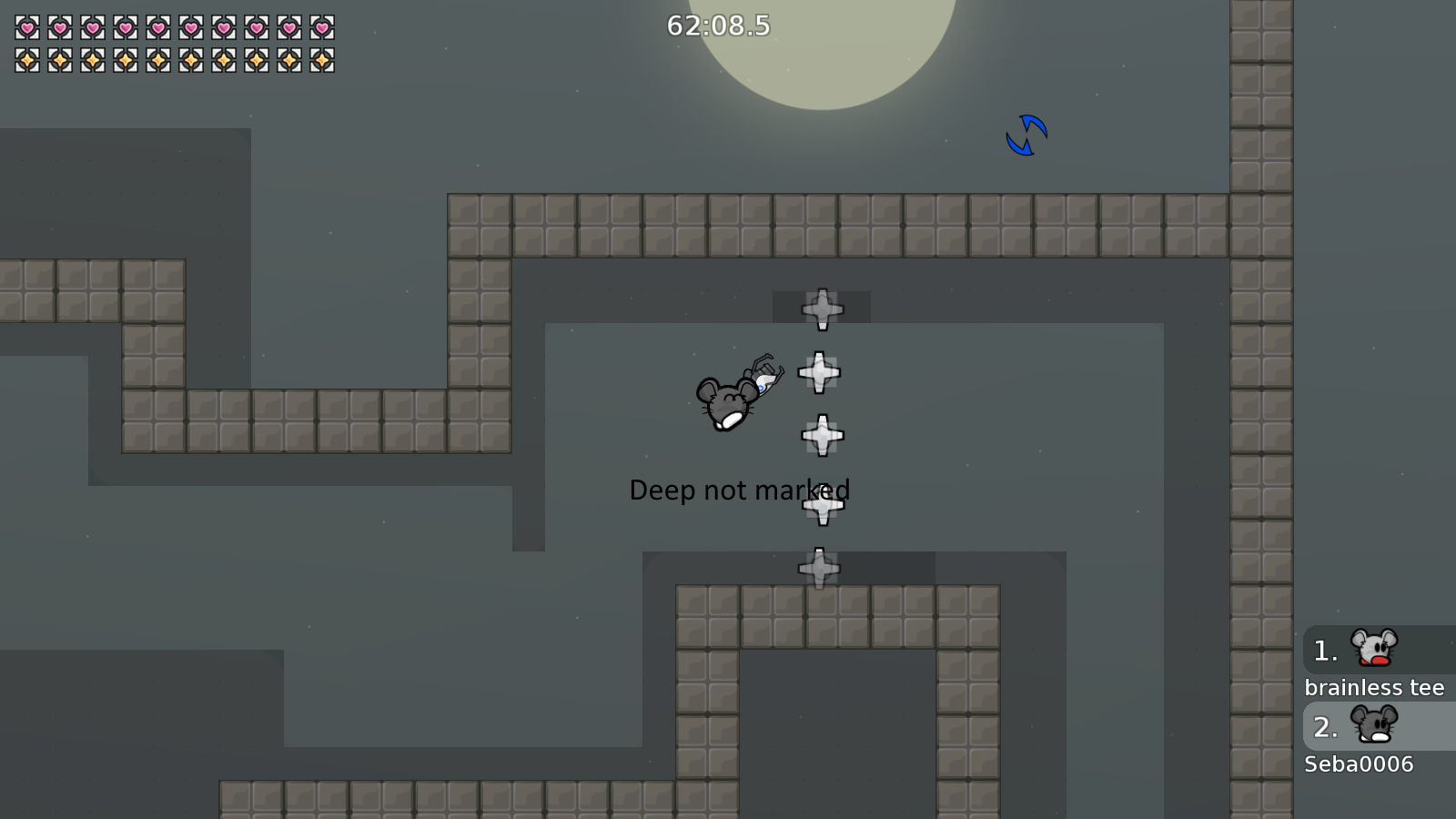Click the Seba0006 name label
The width and height of the screenshot is (1456, 819).
point(1359,764)
